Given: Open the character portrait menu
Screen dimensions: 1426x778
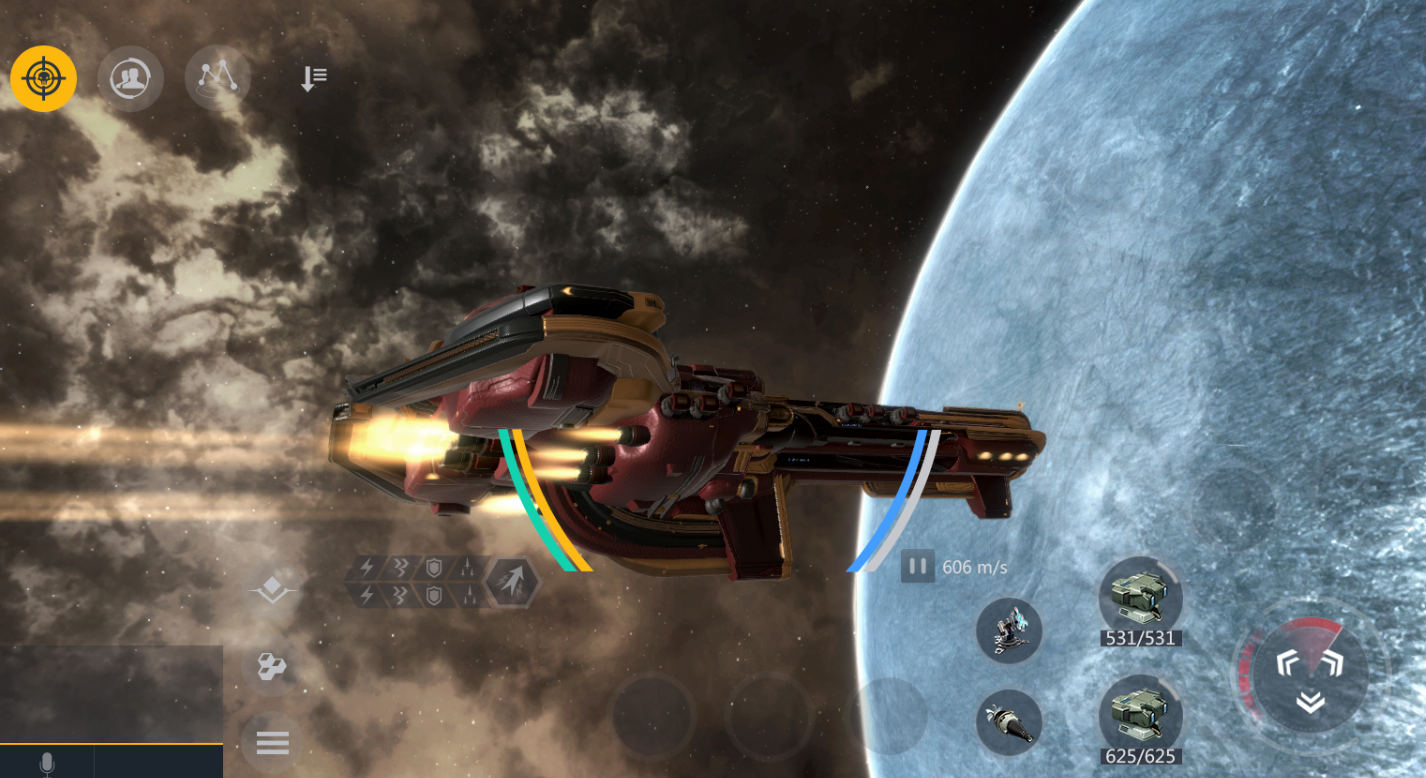Looking at the screenshot, I should click(x=130, y=78).
